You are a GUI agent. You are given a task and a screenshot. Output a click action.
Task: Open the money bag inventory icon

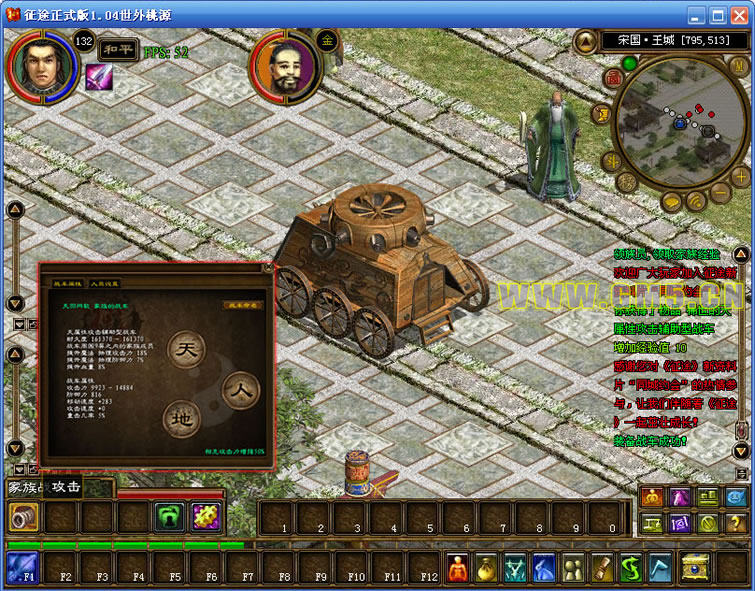pos(486,569)
